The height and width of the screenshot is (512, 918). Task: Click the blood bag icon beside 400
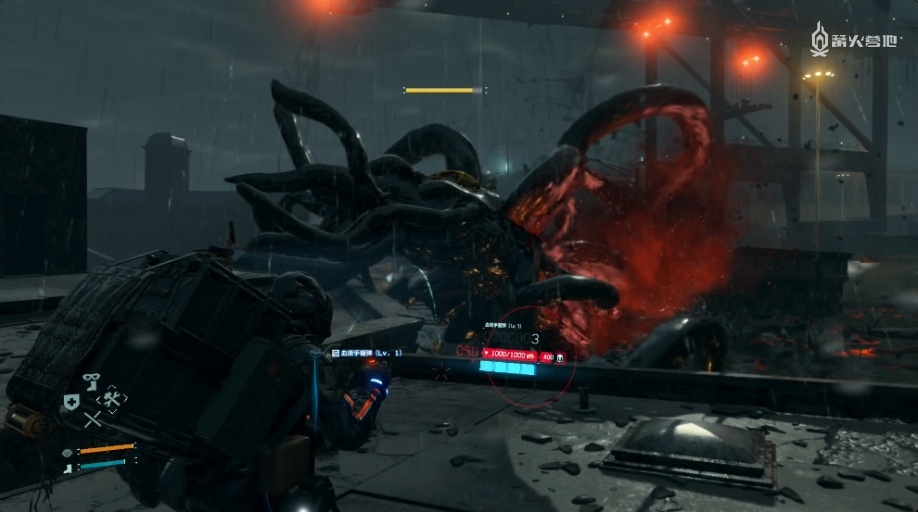coord(561,356)
